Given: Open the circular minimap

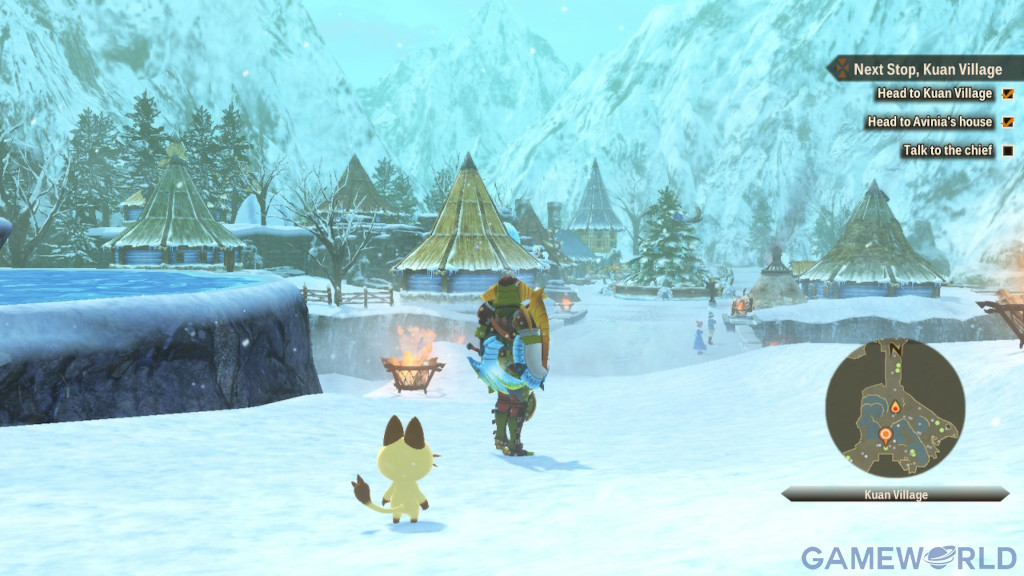Looking at the screenshot, I should pos(894,407).
